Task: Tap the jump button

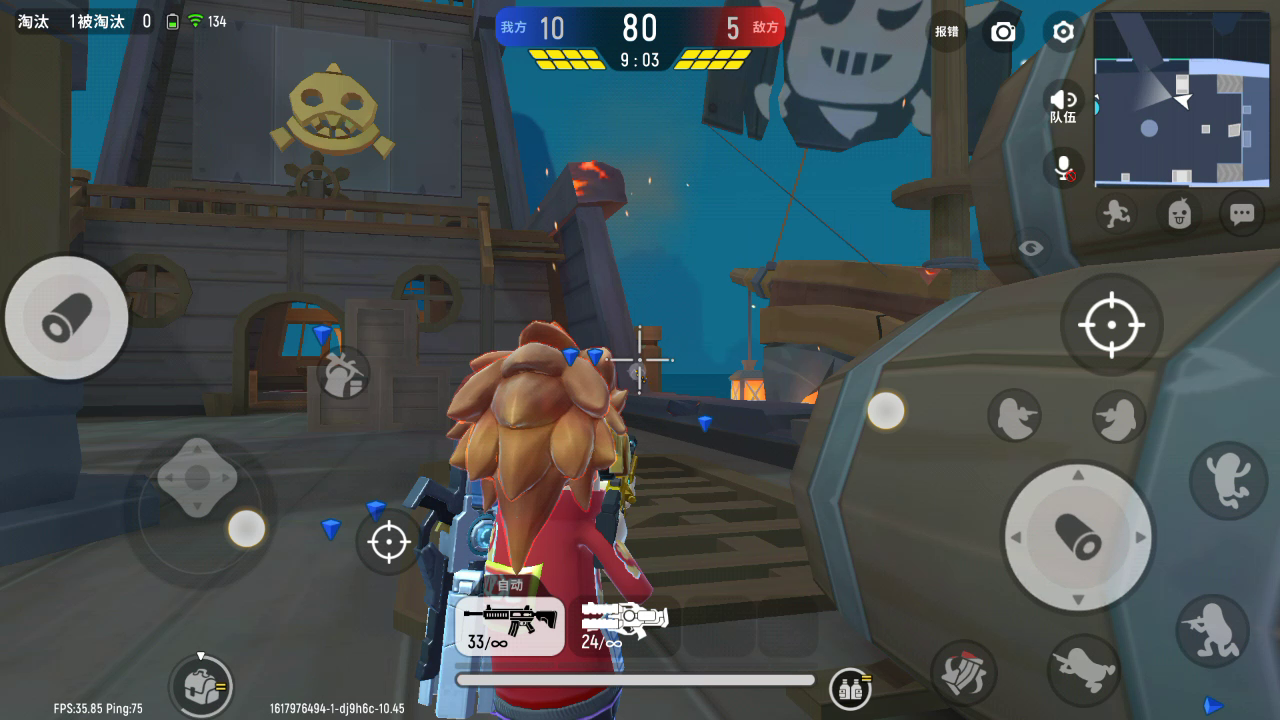Action: pos(1228,479)
